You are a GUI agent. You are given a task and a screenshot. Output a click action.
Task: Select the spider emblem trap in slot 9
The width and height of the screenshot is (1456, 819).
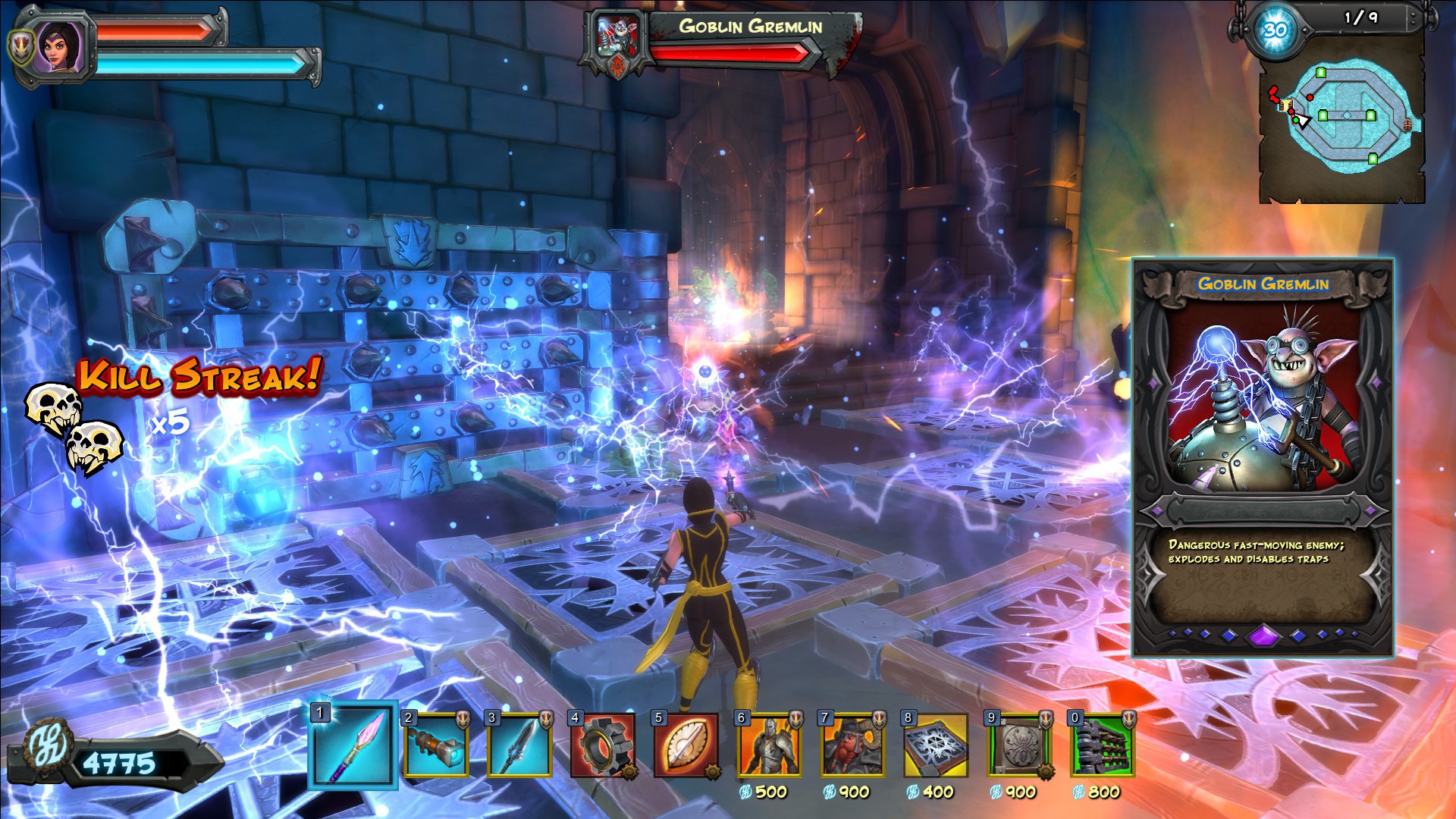tap(1019, 746)
